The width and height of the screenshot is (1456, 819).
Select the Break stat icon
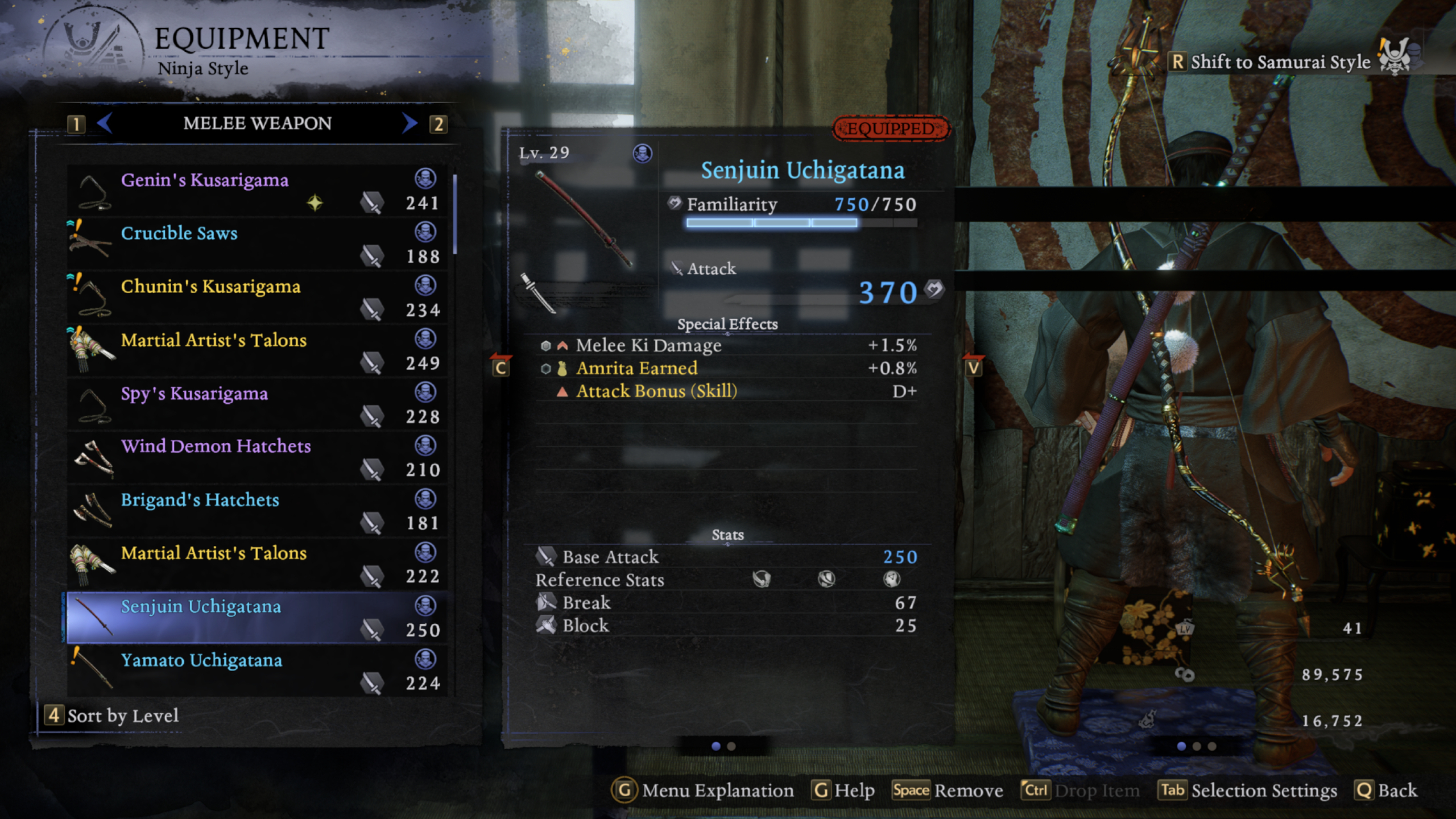546,602
